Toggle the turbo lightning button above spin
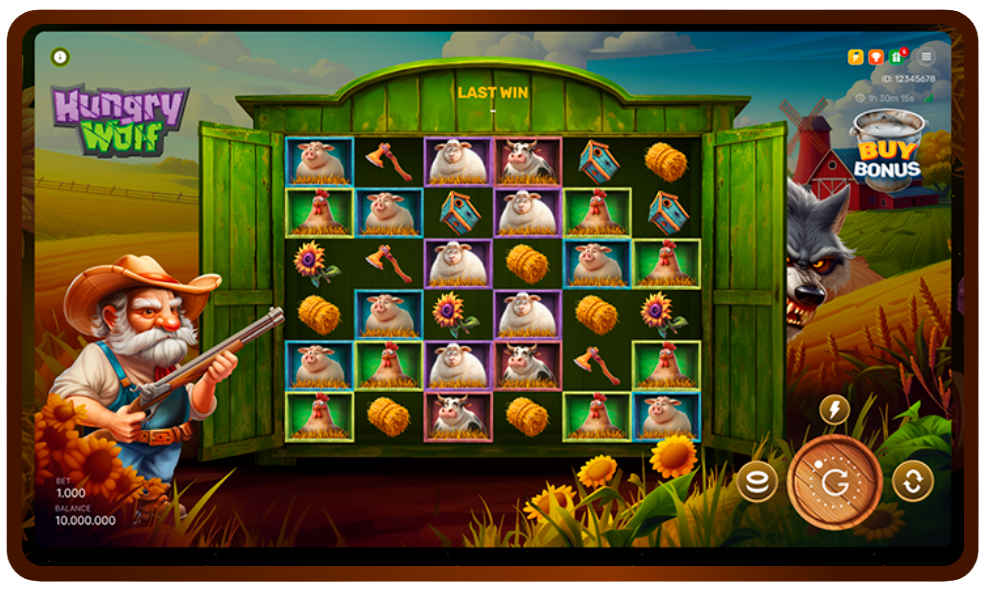 pos(834,409)
